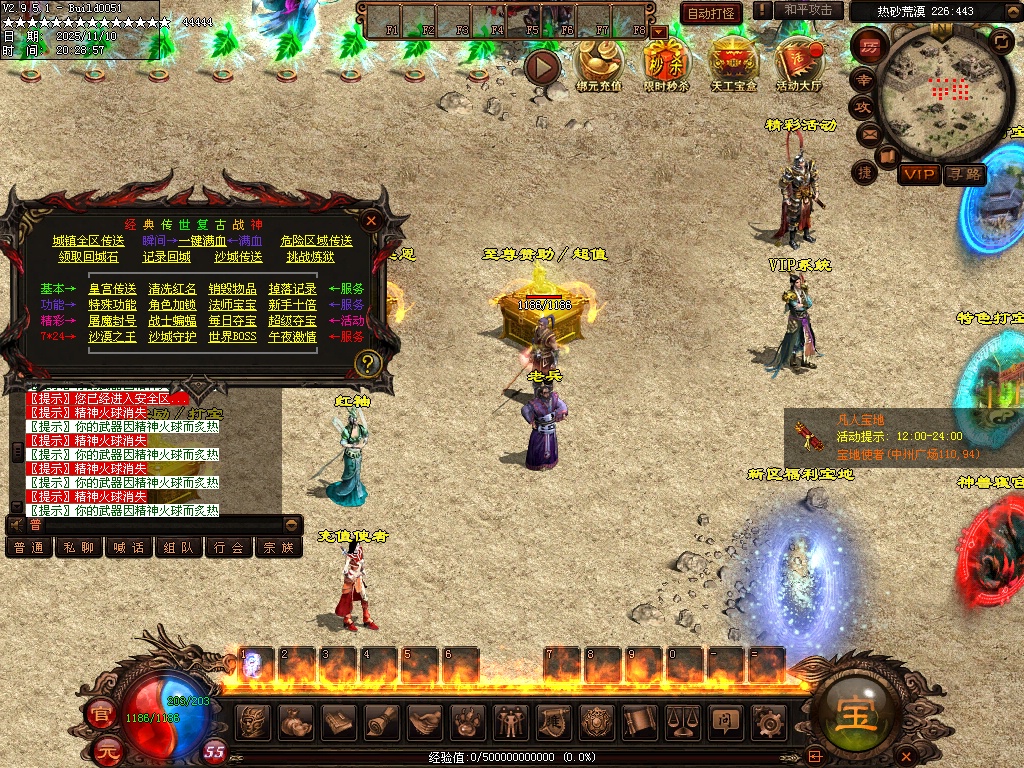The image size is (1024, 768).
Task: Open 世界BOSS from the menu
Action: pyautogui.click(x=232, y=337)
